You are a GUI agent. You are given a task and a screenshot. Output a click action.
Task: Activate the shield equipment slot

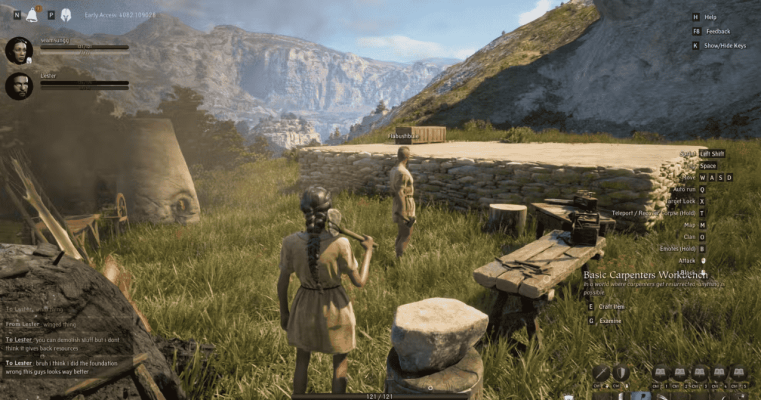(x=620, y=373)
